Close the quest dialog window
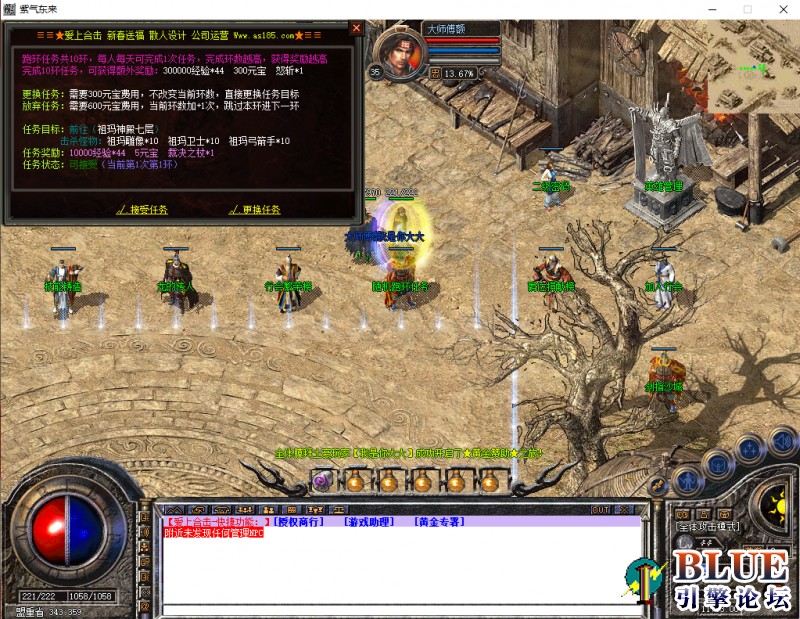800x619 pixels. (x=356, y=28)
